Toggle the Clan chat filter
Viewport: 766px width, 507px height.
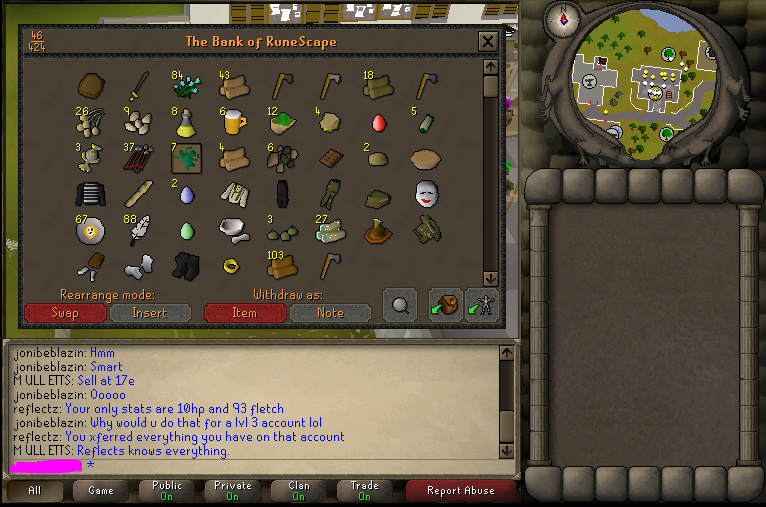(297, 491)
